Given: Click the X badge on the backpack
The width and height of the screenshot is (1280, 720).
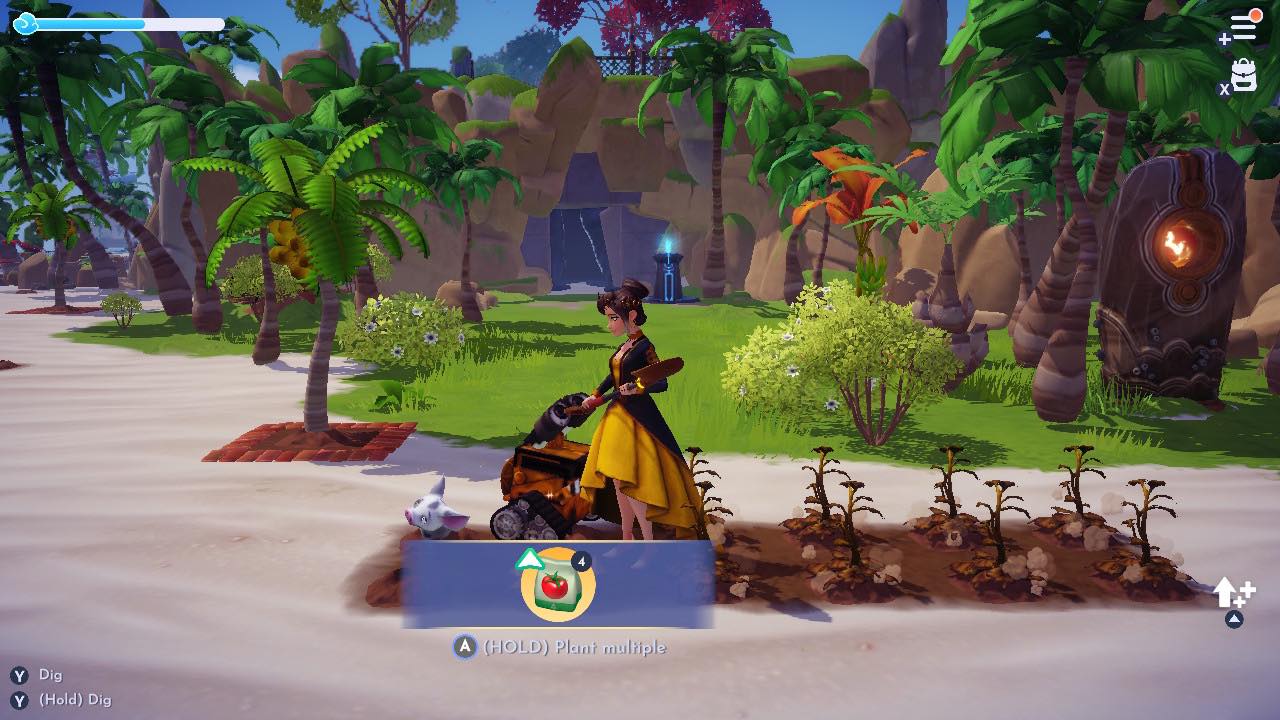Looking at the screenshot, I should coord(1224,88).
